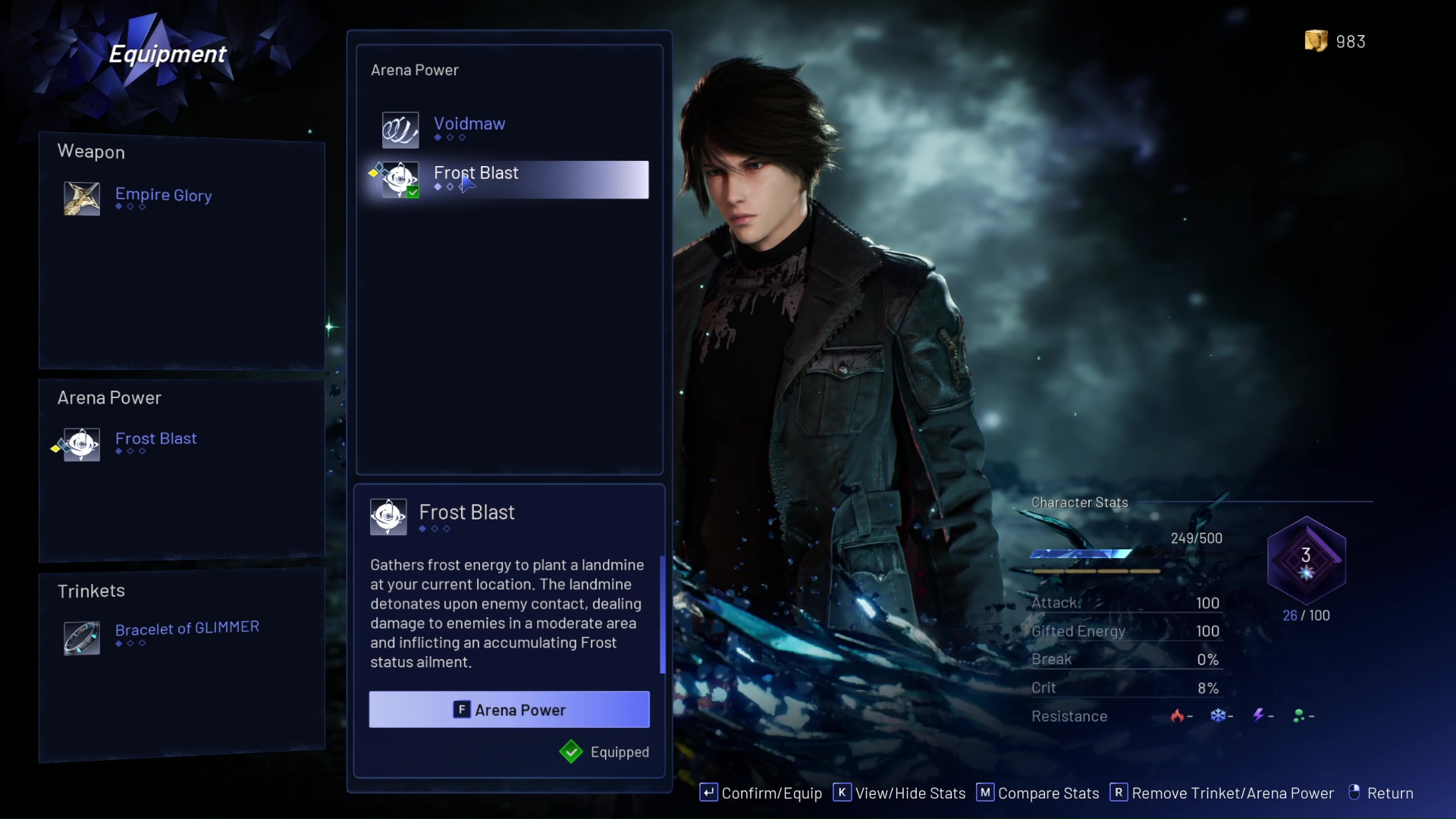The height and width of the screenshot is (819, 1456).
Task: Open the Empire Glory weapon slot
Action: click(x=162, y=197)
